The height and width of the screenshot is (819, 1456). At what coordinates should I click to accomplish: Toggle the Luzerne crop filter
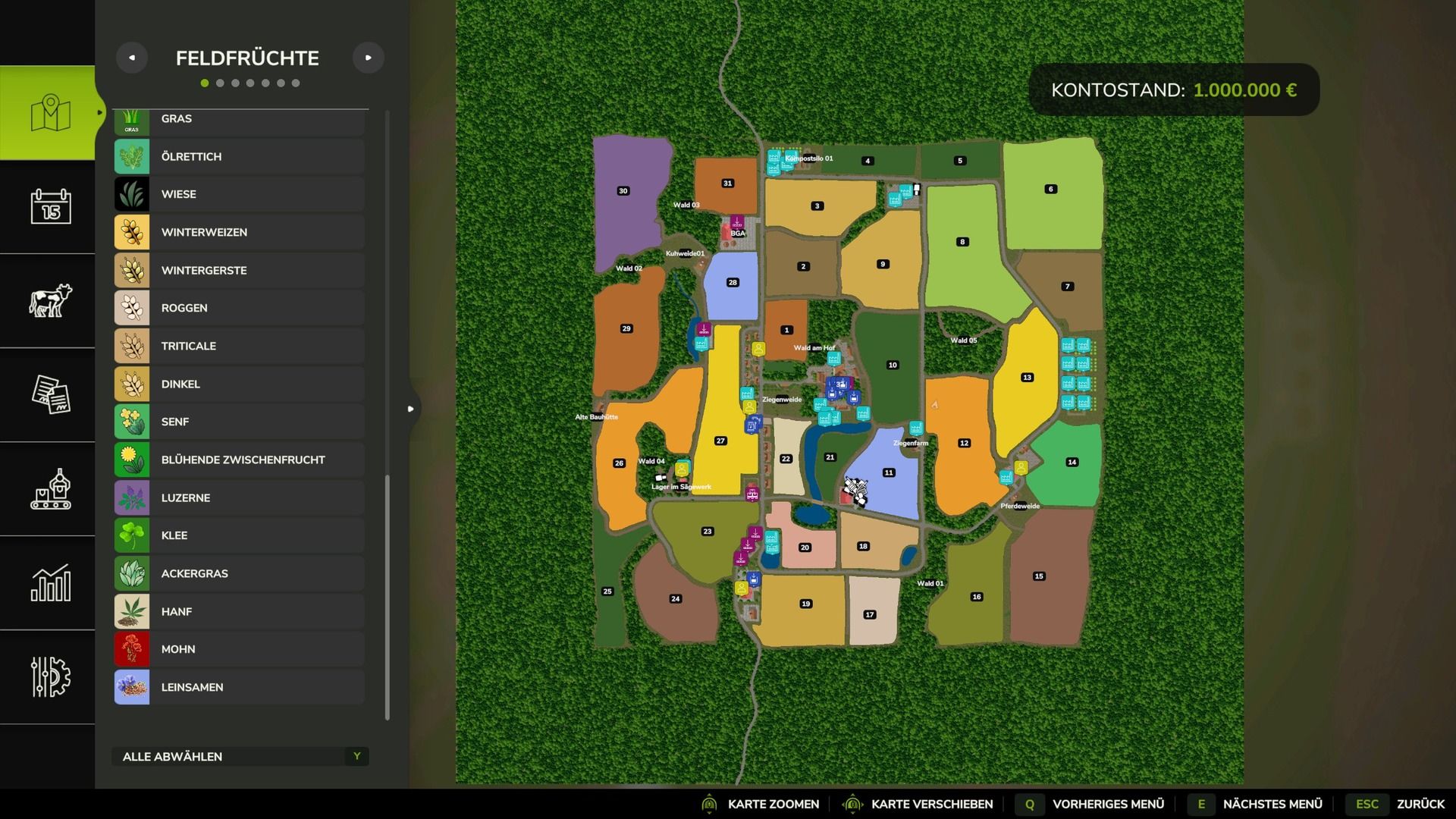[x=239, y=497]
